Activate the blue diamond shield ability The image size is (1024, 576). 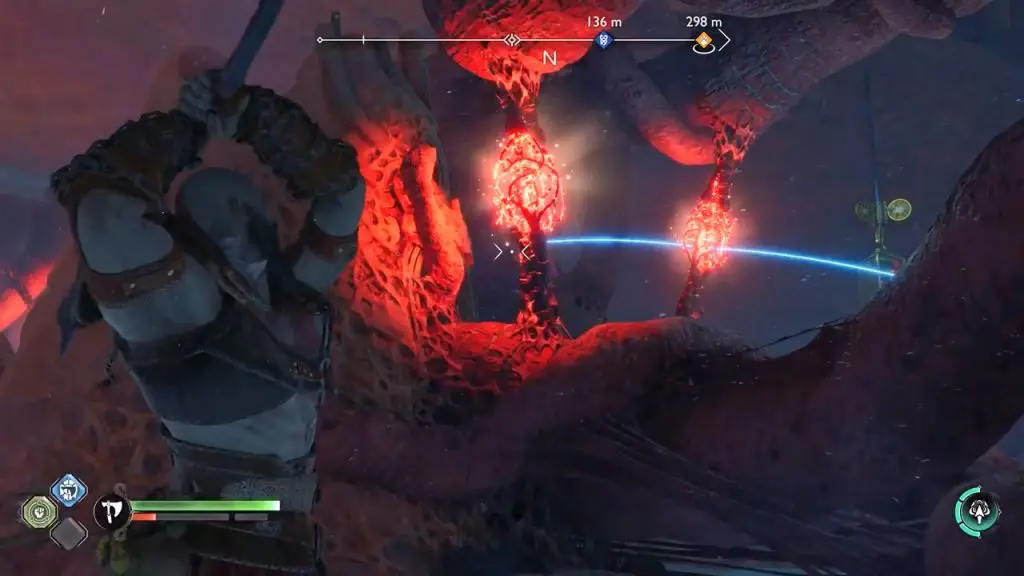coord(68,490)
